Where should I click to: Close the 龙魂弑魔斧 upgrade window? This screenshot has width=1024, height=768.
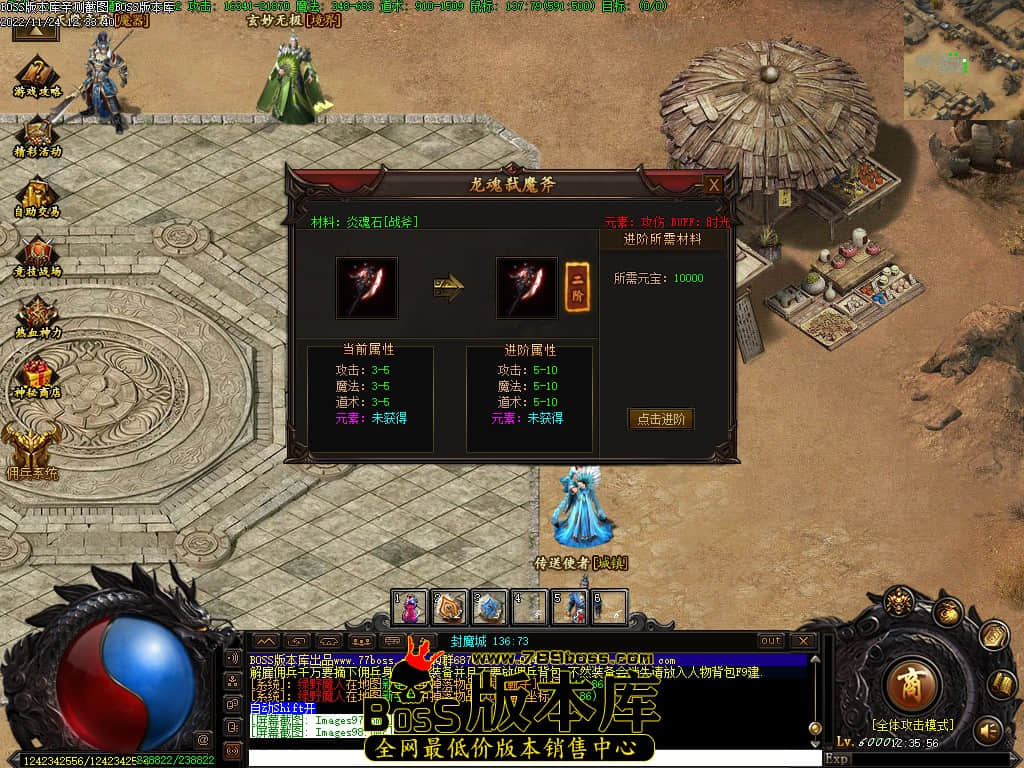713,185
